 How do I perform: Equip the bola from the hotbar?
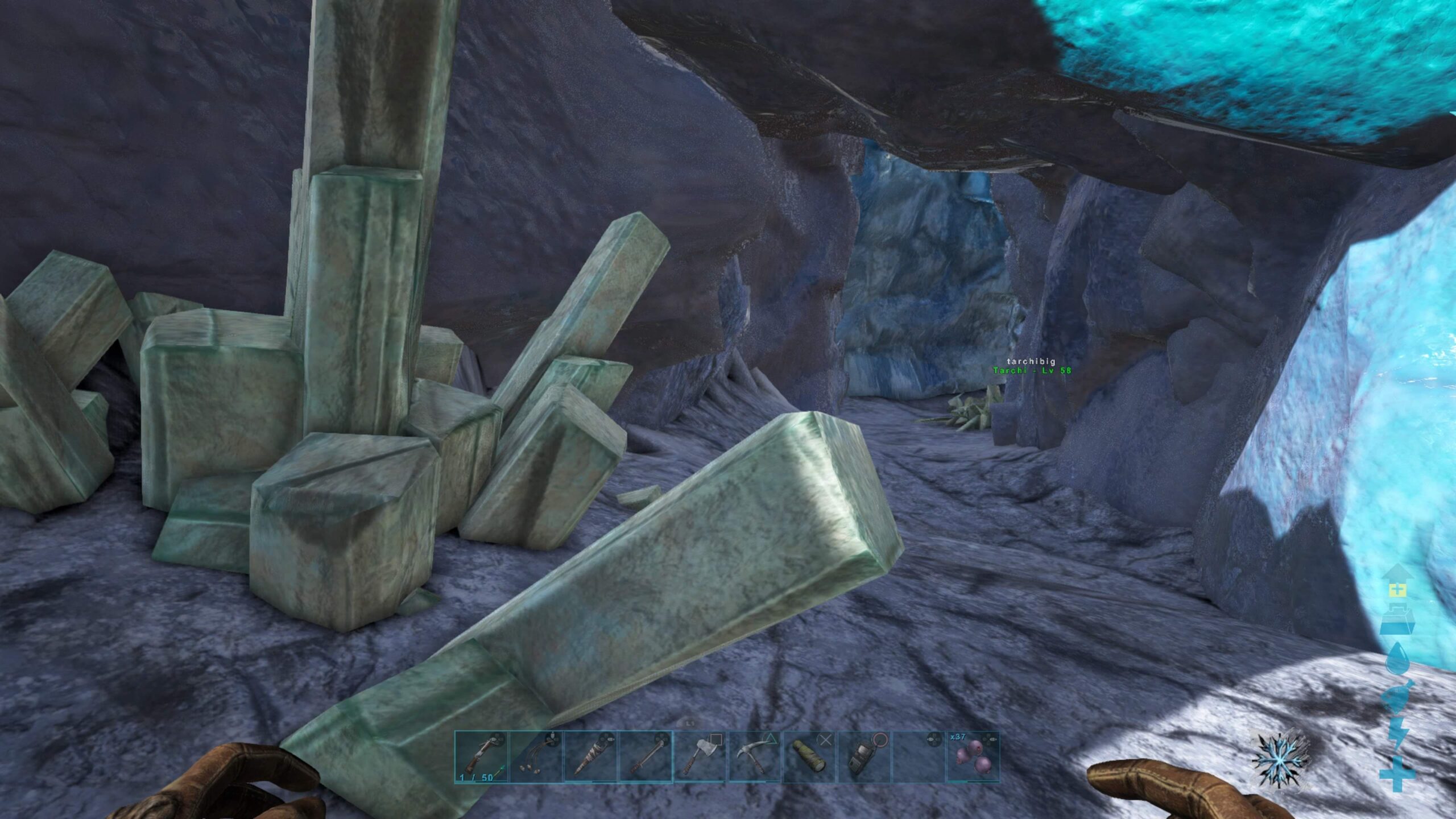tap(536, 757)
